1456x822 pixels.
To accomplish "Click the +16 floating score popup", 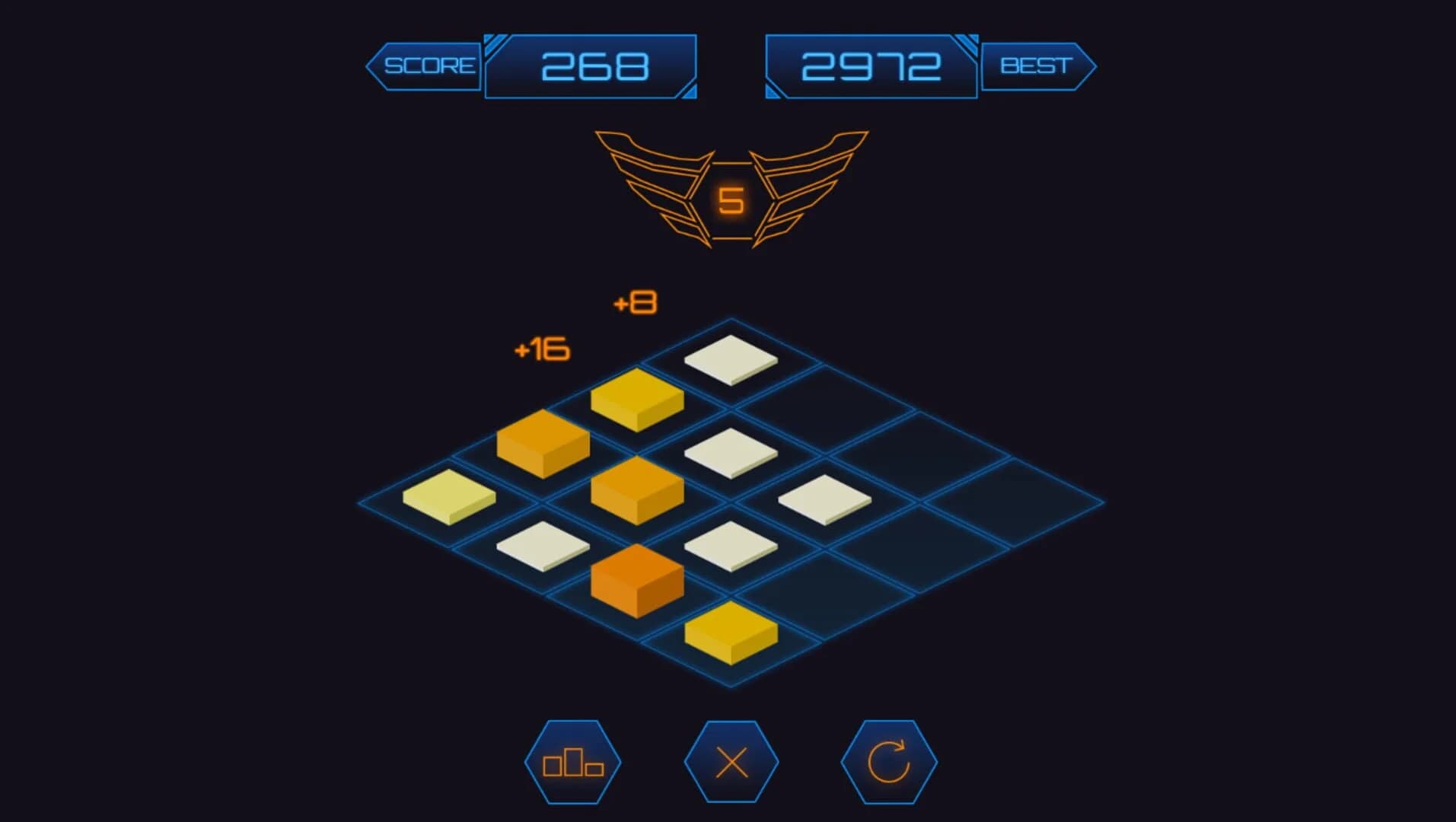I will pos(541,349).
